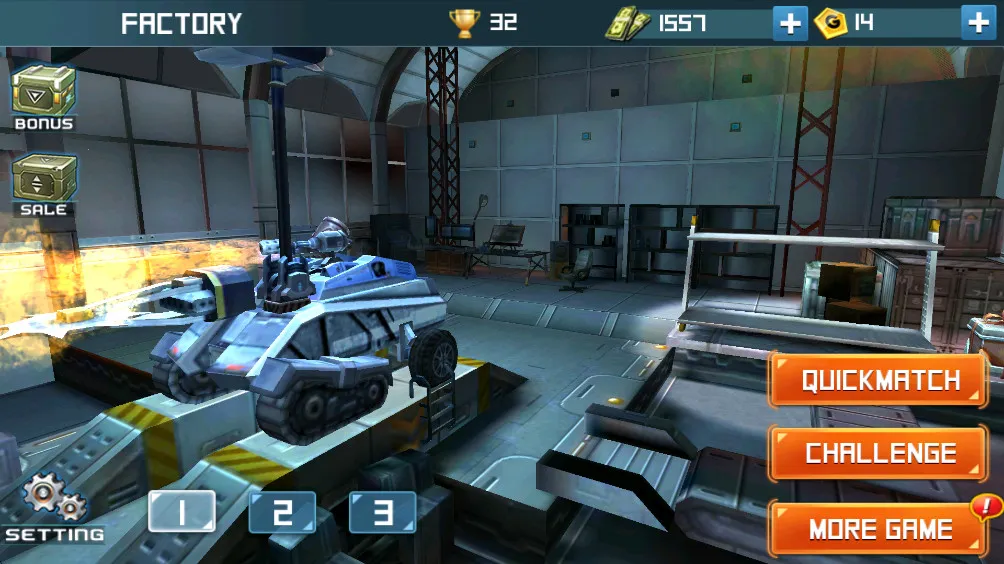Tap the More Game button

click(x=880, y=528)
